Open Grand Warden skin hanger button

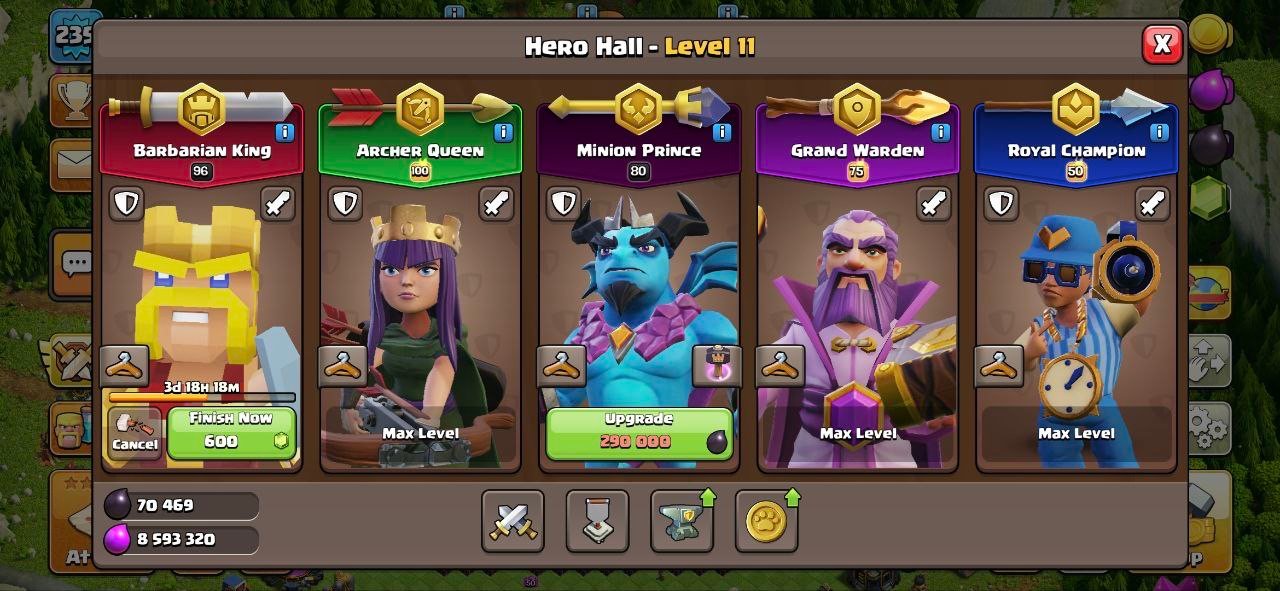pyautogui.click(x=780, y=367)
